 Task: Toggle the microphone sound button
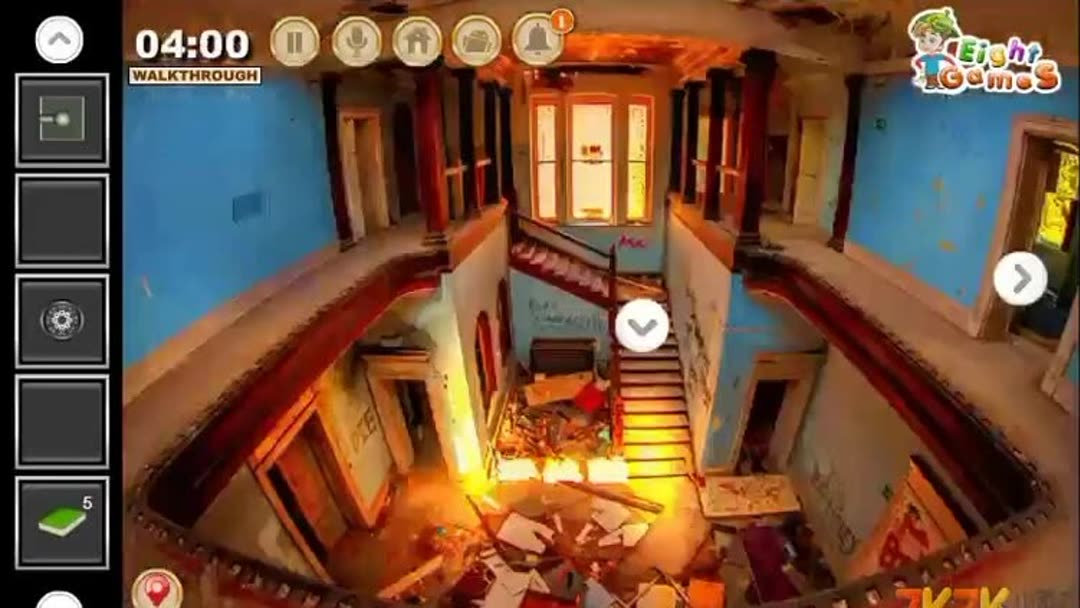[356, 42]
